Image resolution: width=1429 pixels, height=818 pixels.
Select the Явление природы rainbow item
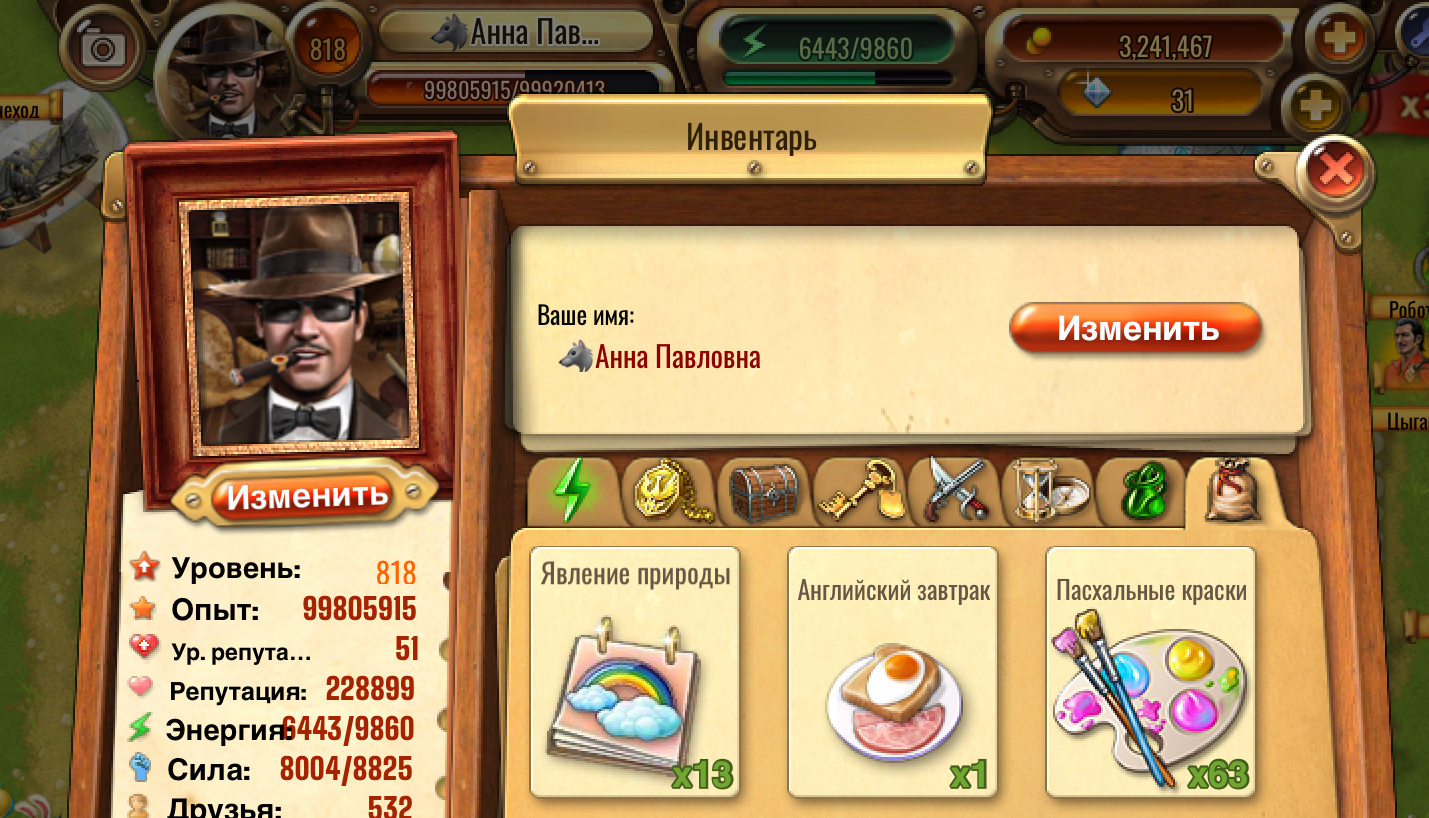pos(635,672)
